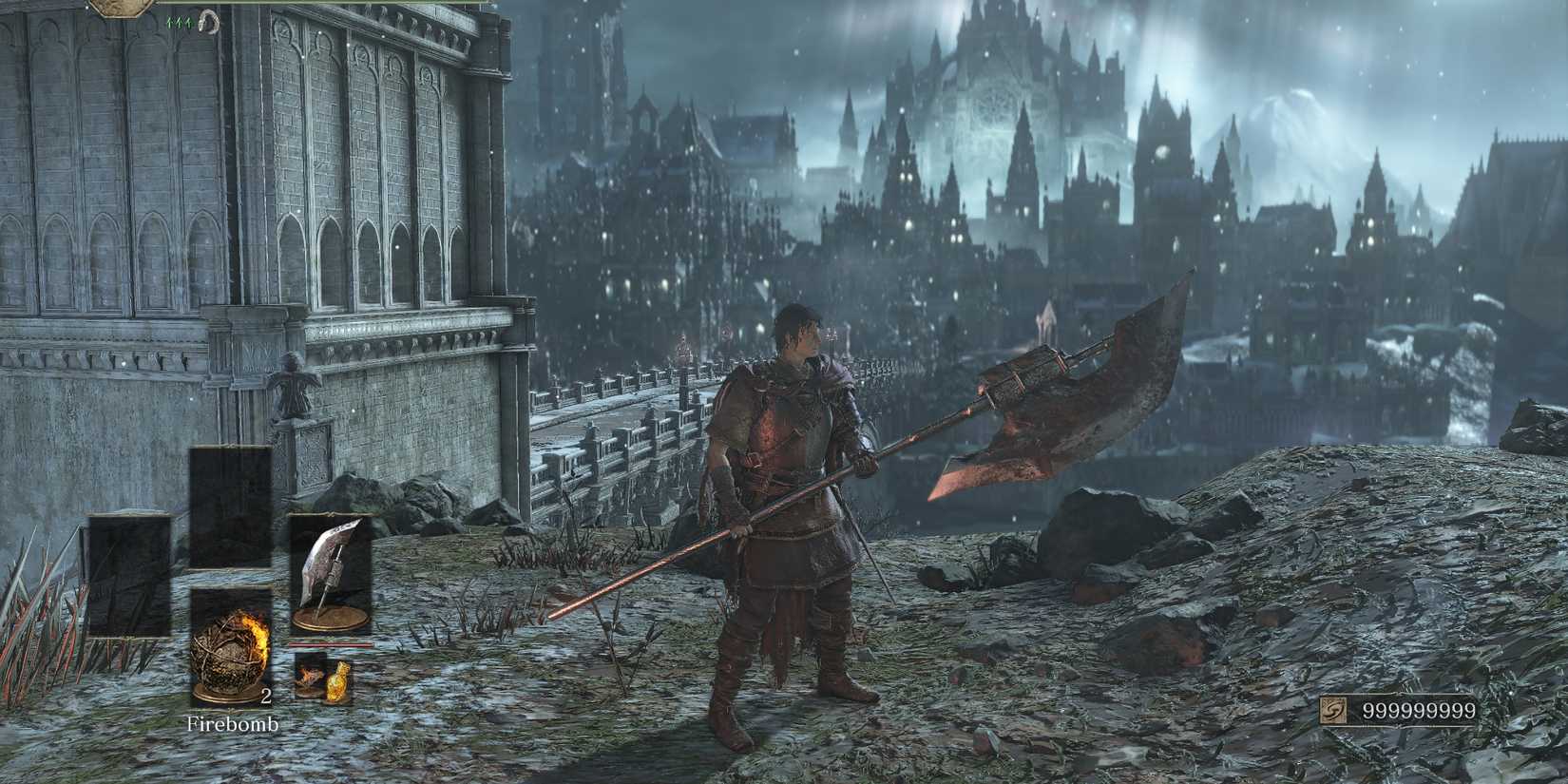Image resolution: width=1568 pixels, height=784 pixels.
Task: Click the red durability bar under the weapon
Action: coord(328,645)
